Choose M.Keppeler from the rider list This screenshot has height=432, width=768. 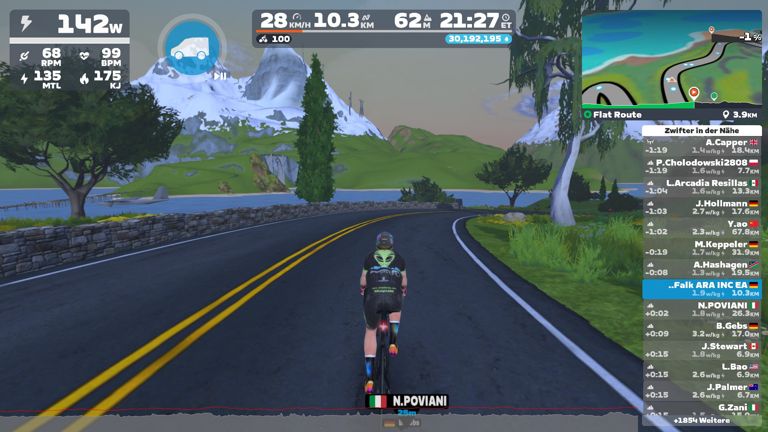coord(702,248)
